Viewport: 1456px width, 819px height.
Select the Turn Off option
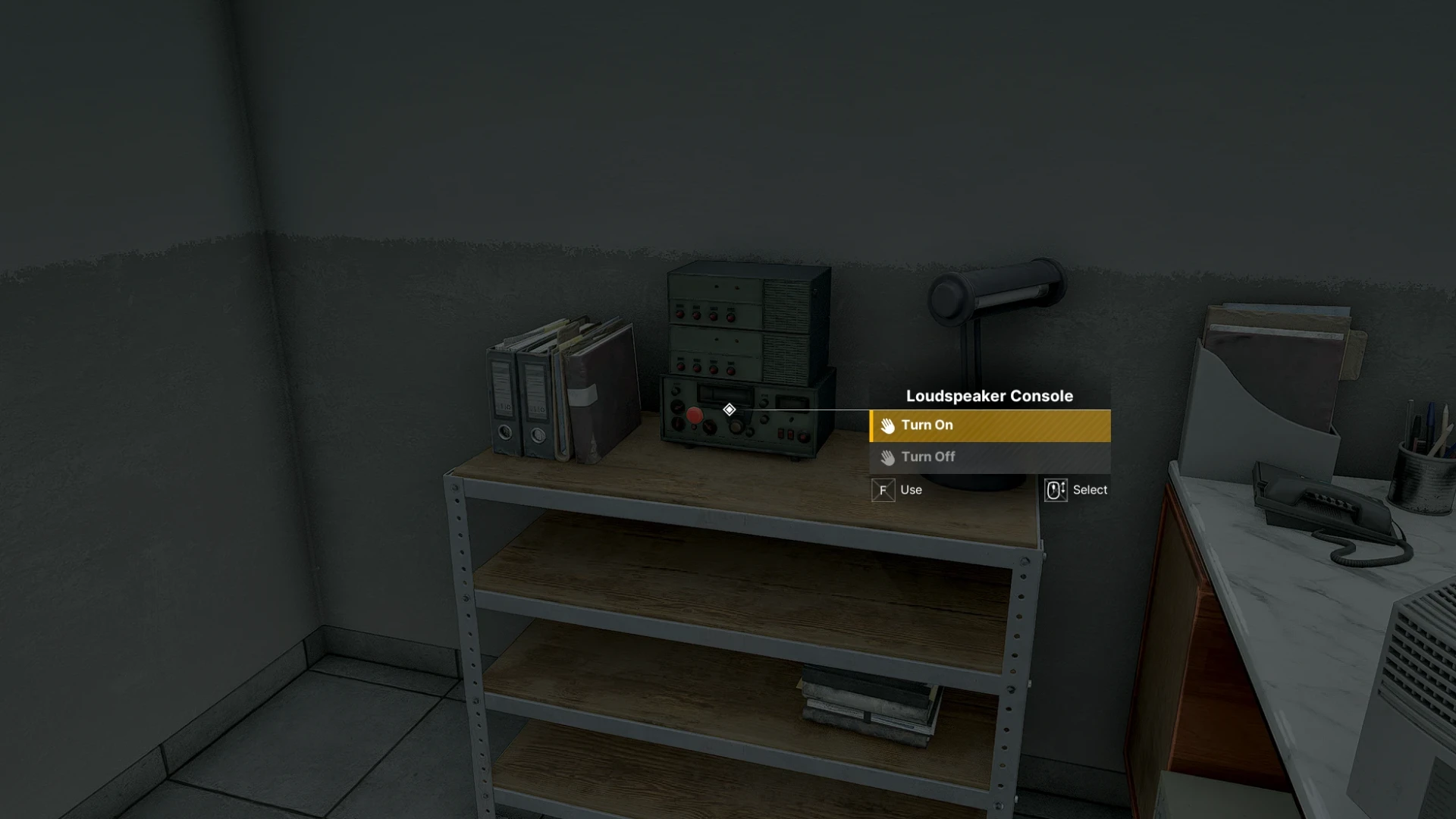coord(989,457)
